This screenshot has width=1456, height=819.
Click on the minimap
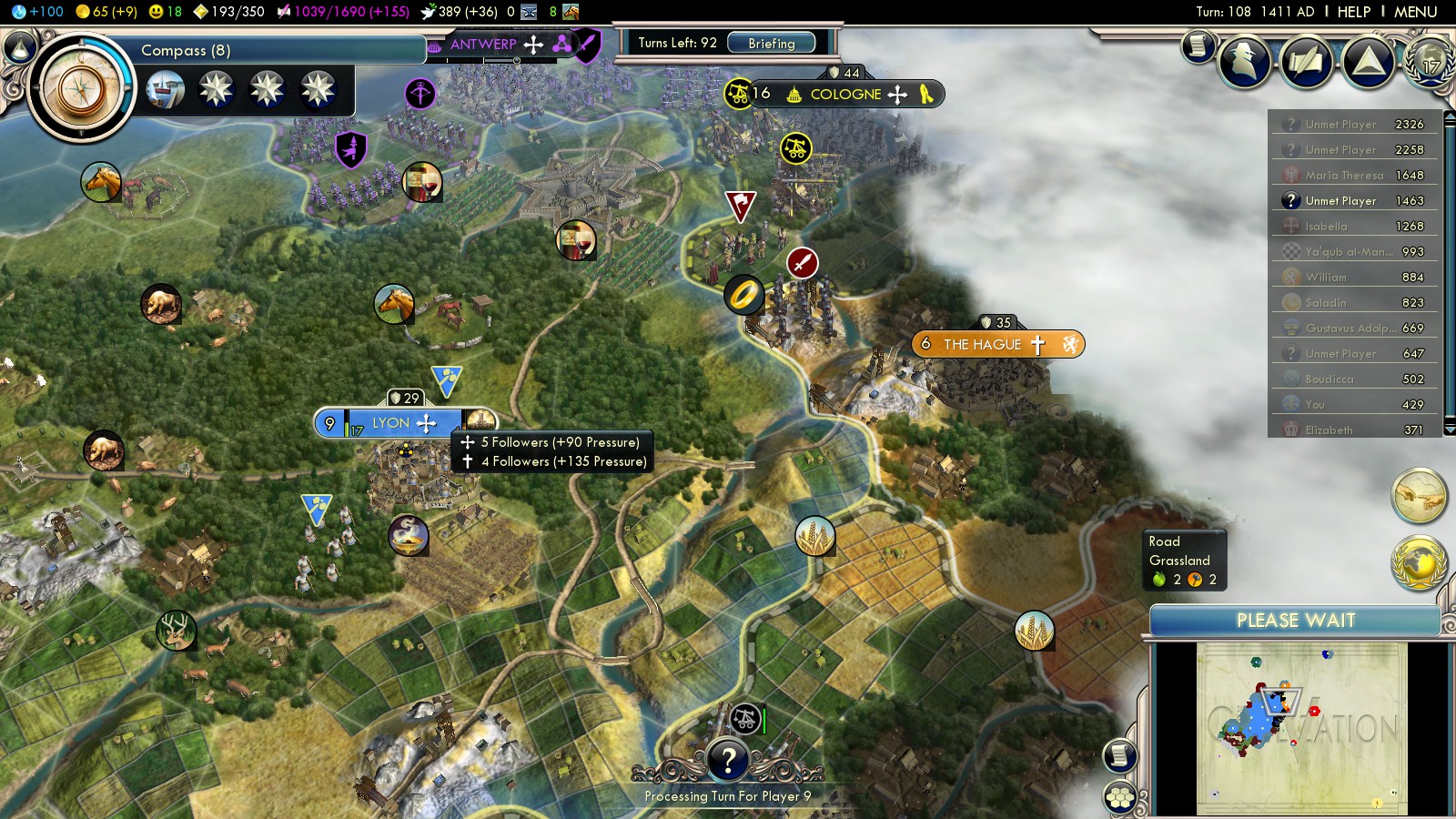point(1301,728)
